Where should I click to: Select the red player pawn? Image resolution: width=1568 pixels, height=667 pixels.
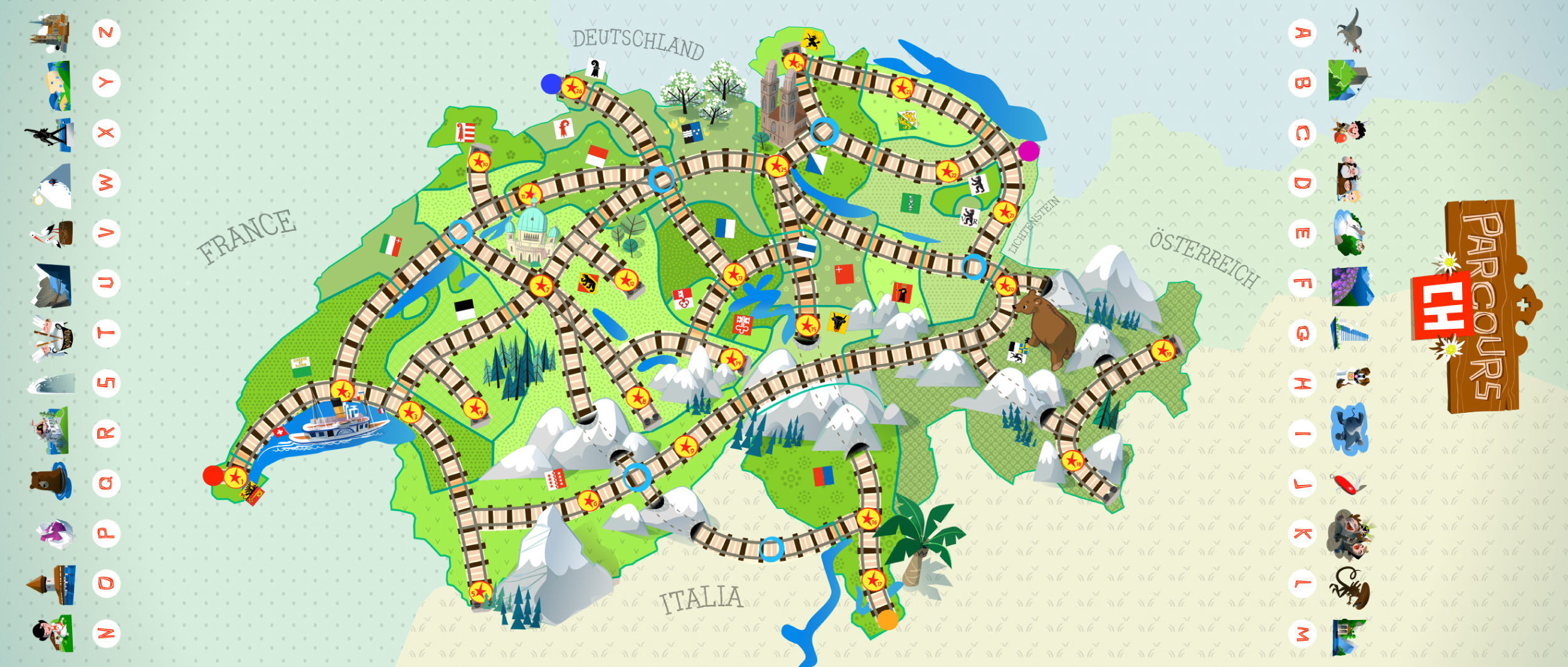click(213, 475)
